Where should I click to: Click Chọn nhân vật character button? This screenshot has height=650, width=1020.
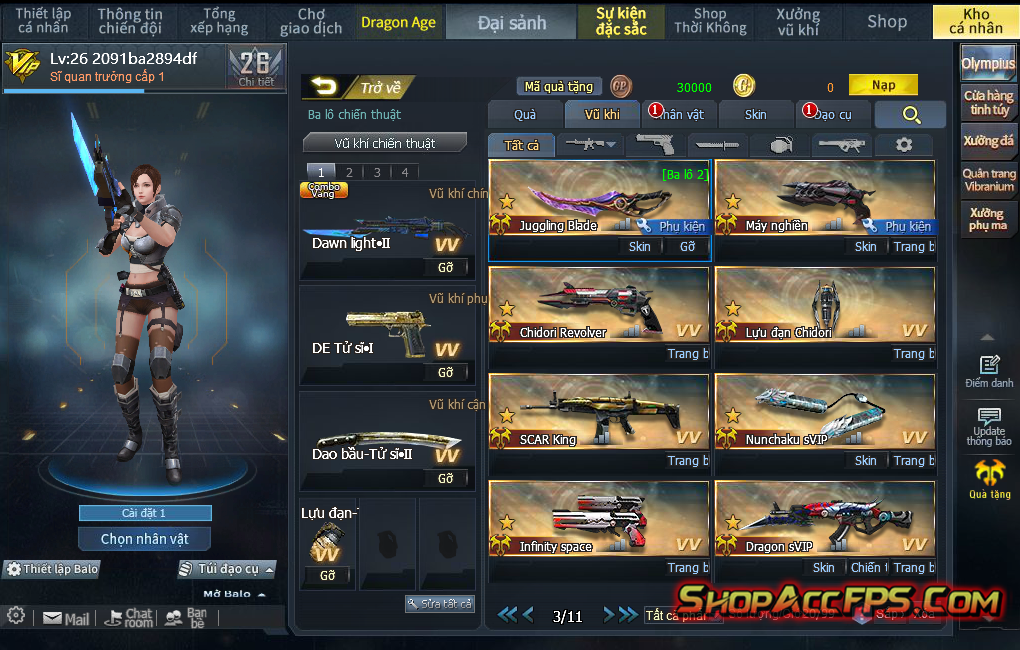click(145, 539)
